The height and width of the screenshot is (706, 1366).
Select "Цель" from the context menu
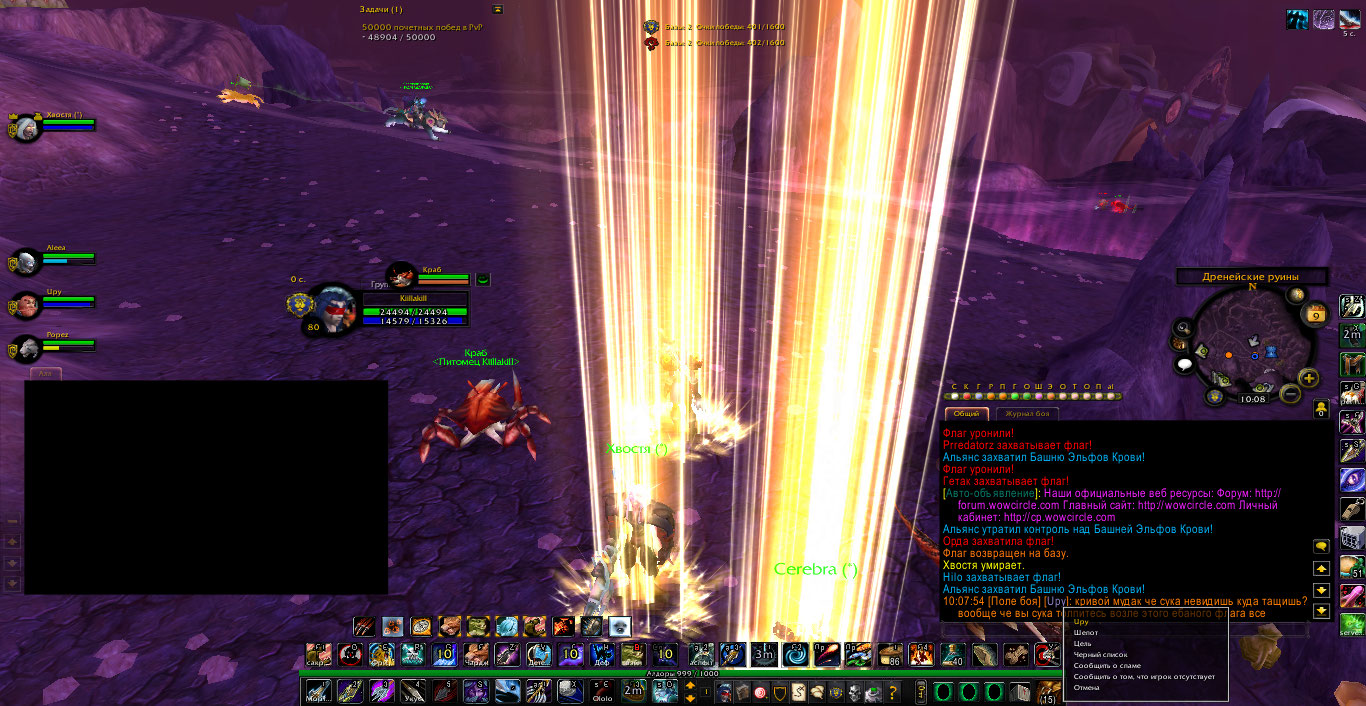click(1084, 644)
